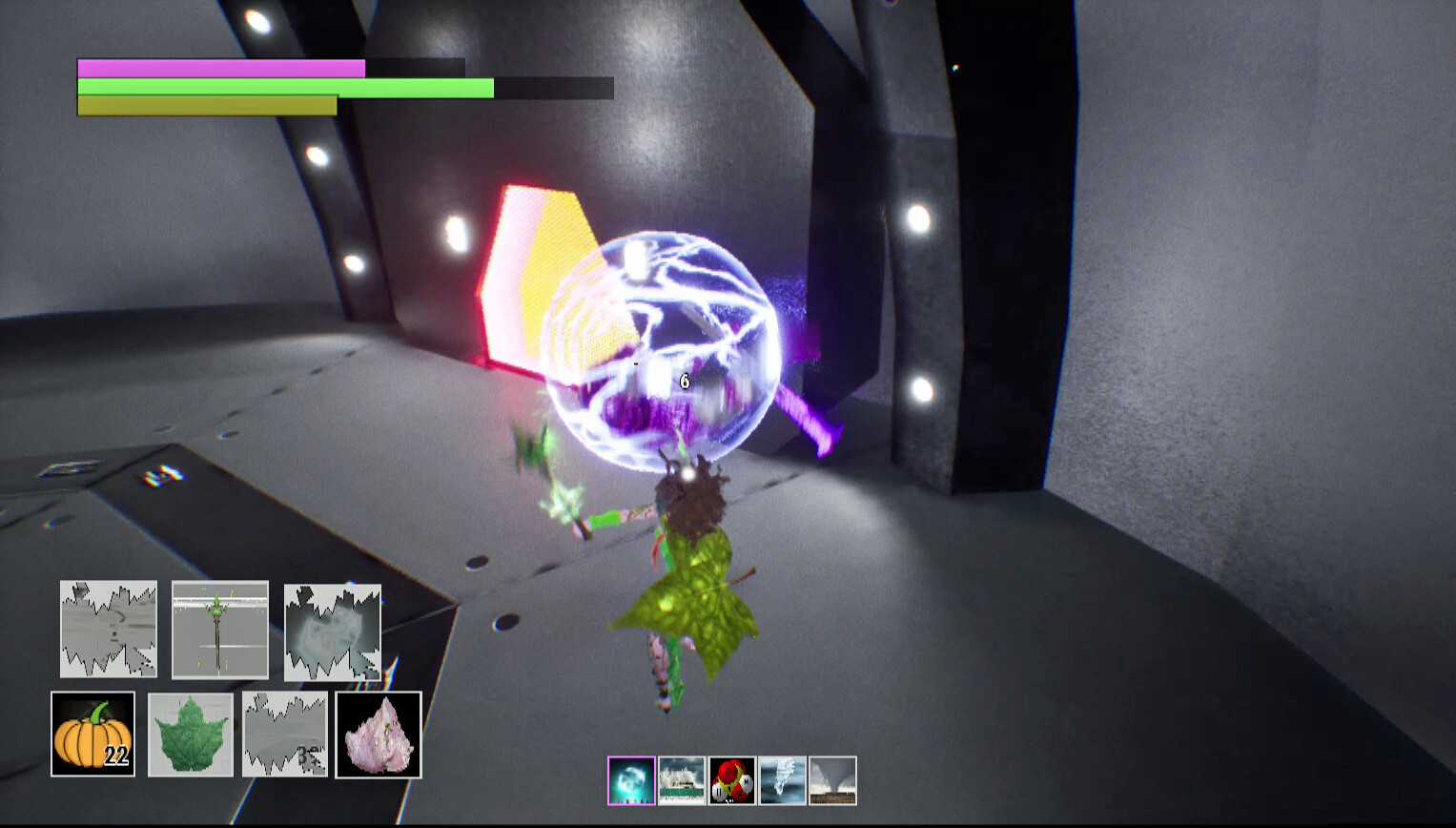The image size is (1456, 828).
Task: Click the yellow stamina bar
Action: pos(205,105)
